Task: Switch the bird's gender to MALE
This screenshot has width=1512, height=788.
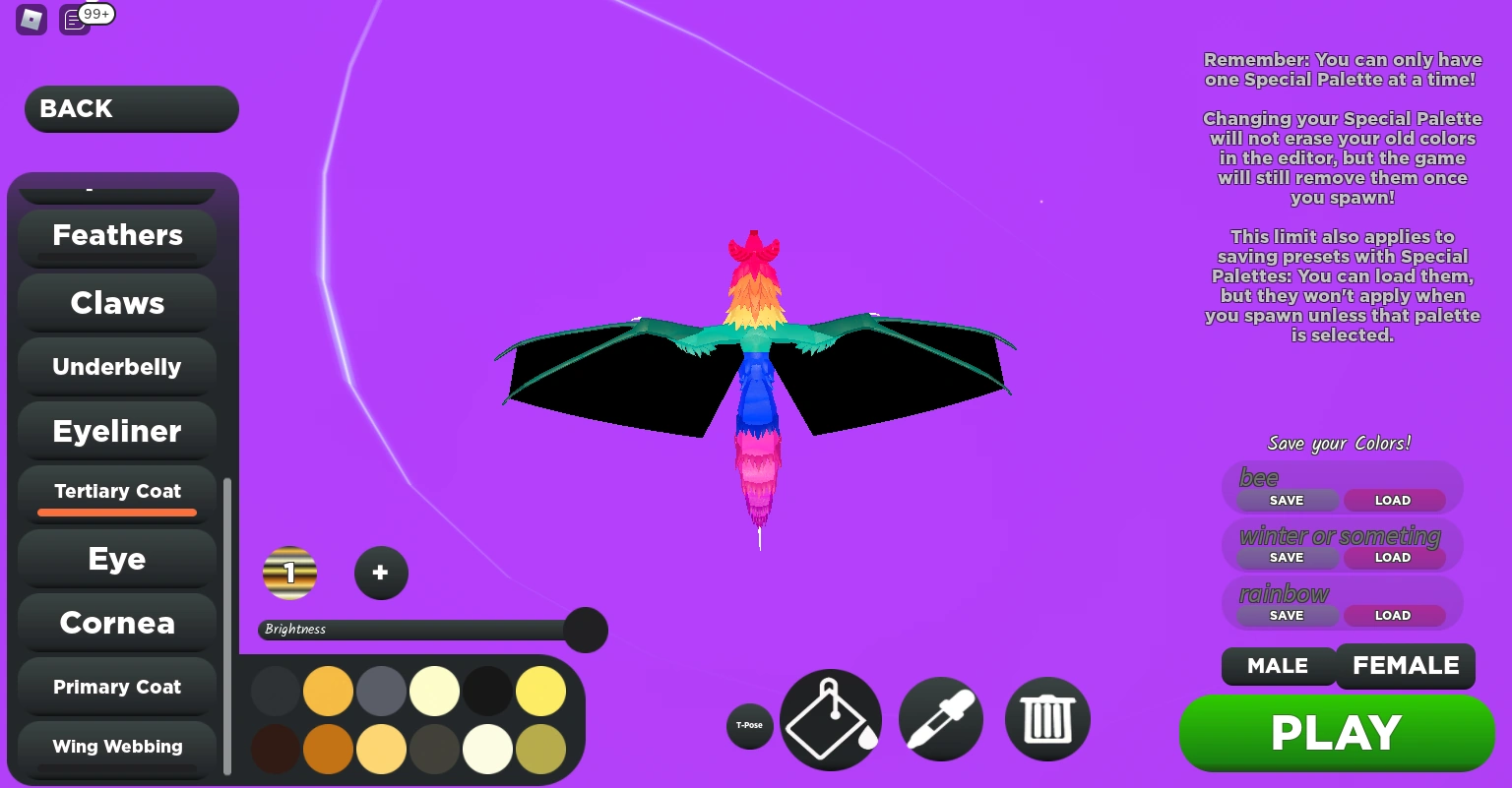Action: 1278,666
